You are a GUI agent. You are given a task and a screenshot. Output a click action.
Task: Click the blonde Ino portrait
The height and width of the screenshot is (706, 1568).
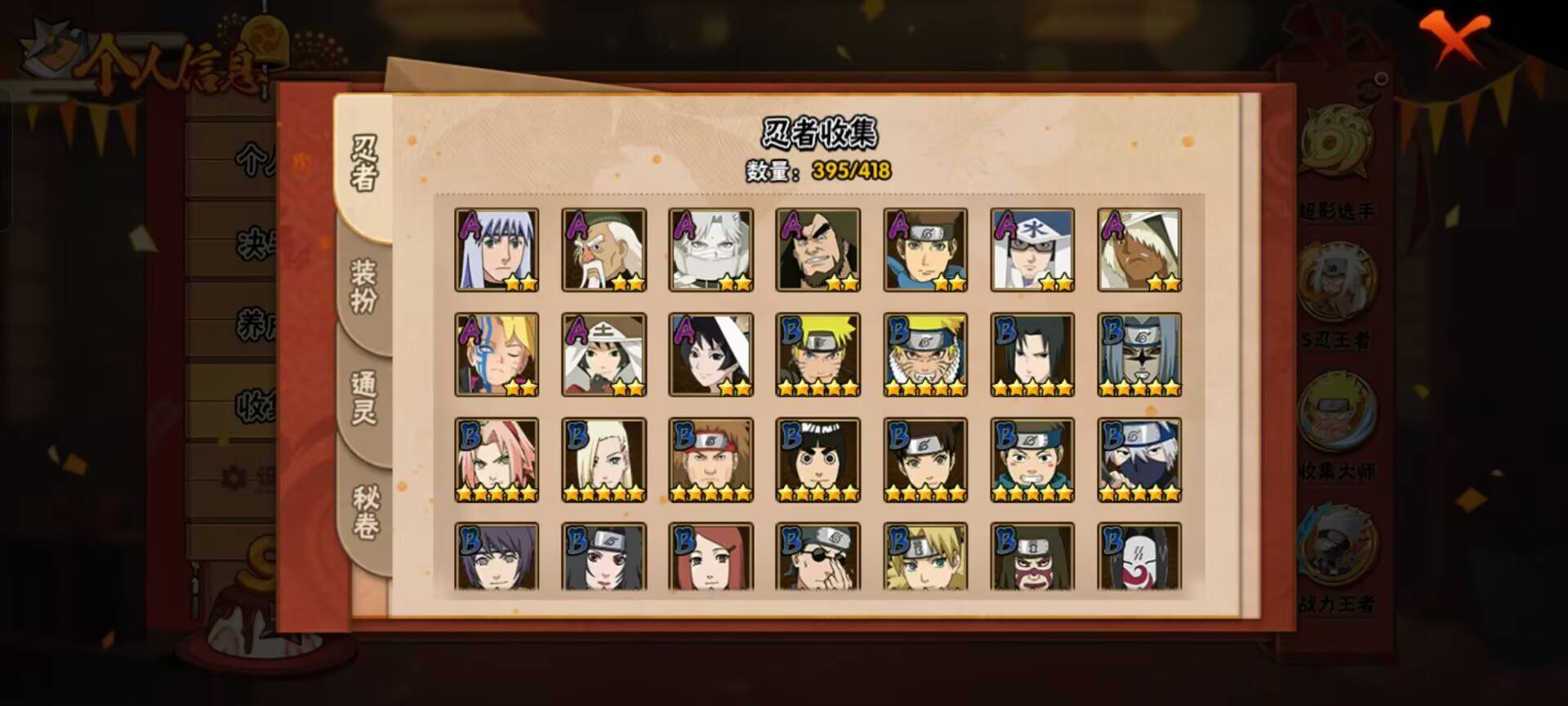(604, 459)
